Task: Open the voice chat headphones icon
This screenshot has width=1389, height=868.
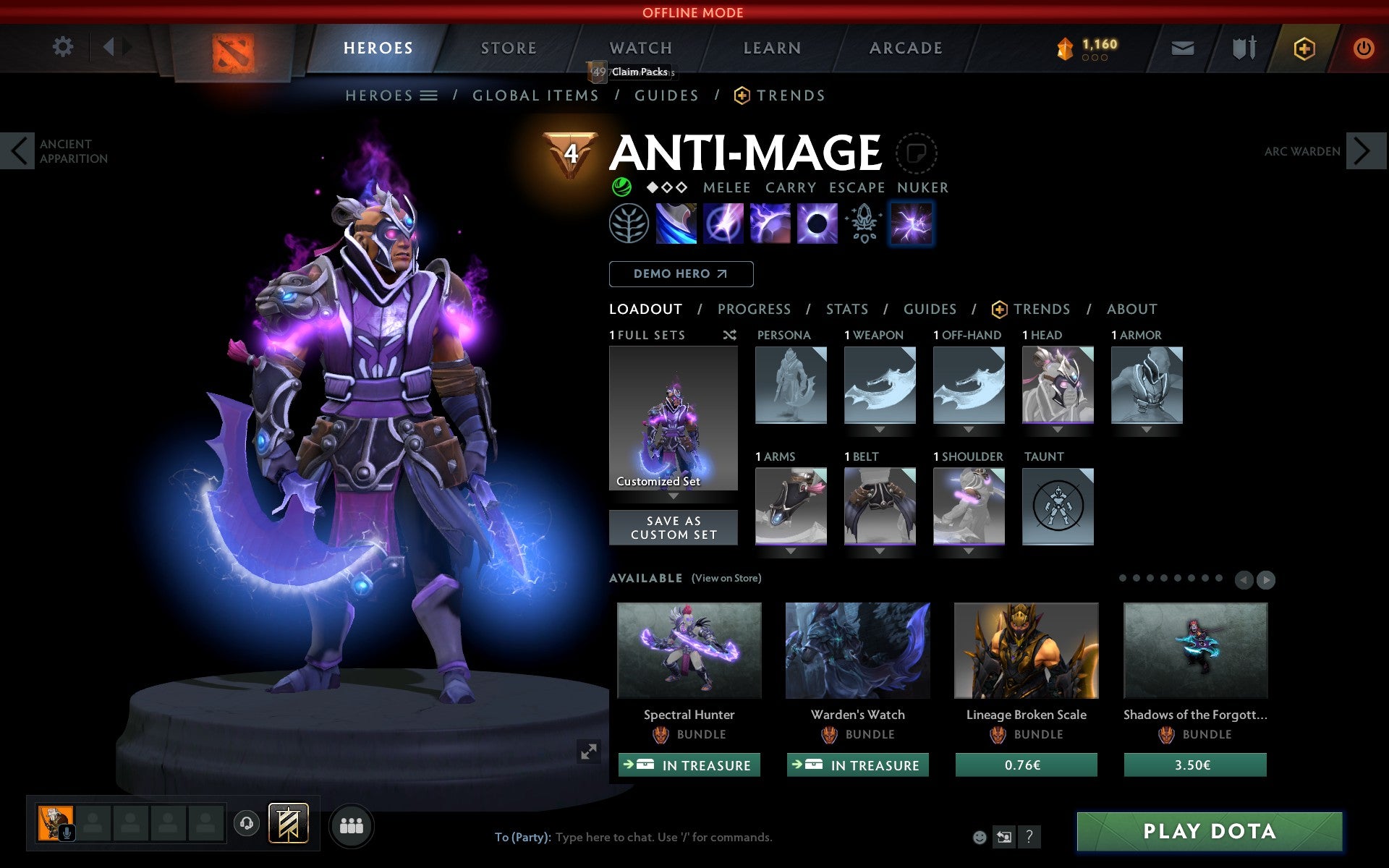Action: tap(247, 822)
